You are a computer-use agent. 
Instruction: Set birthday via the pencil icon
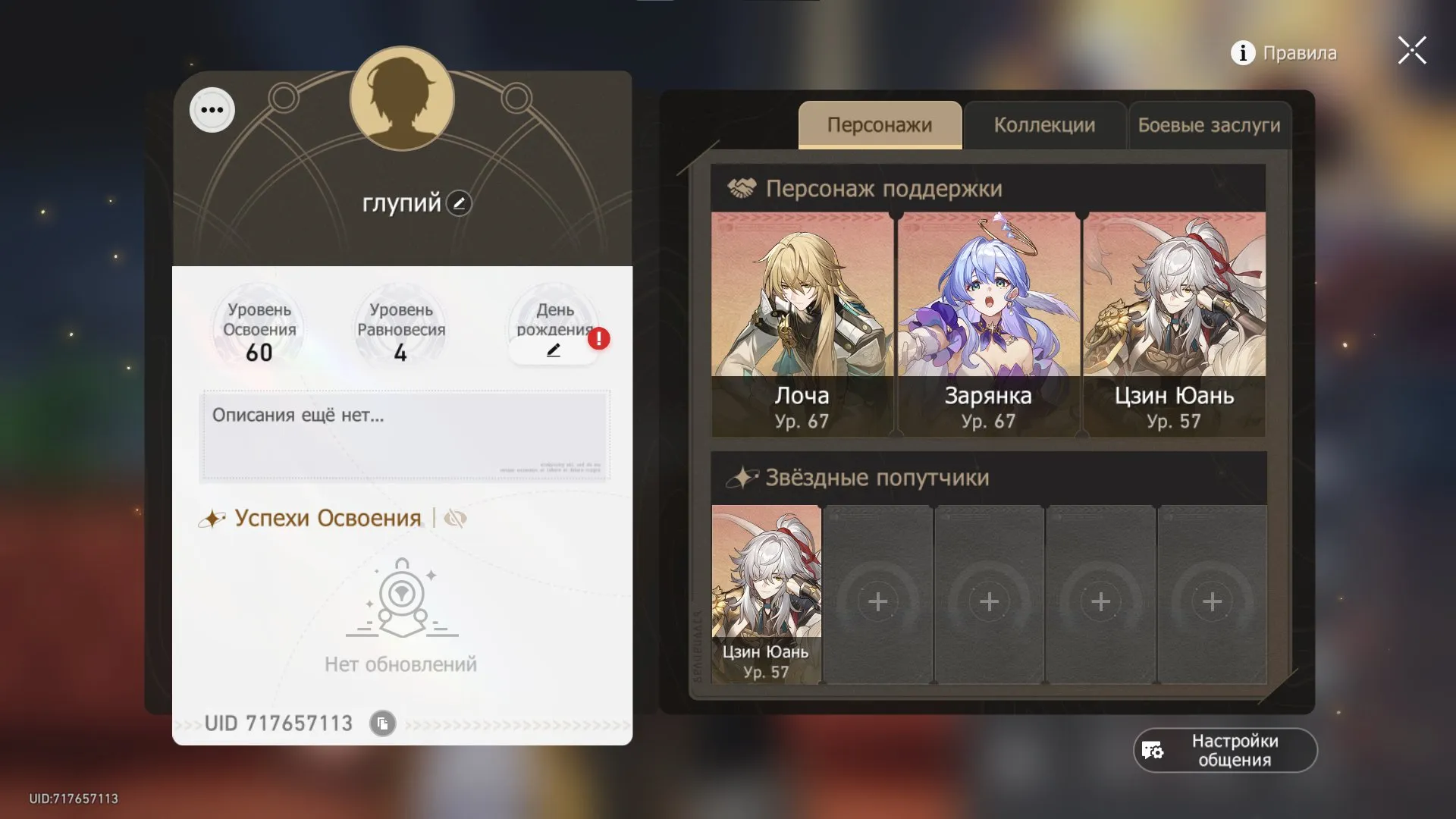(554, 350)
